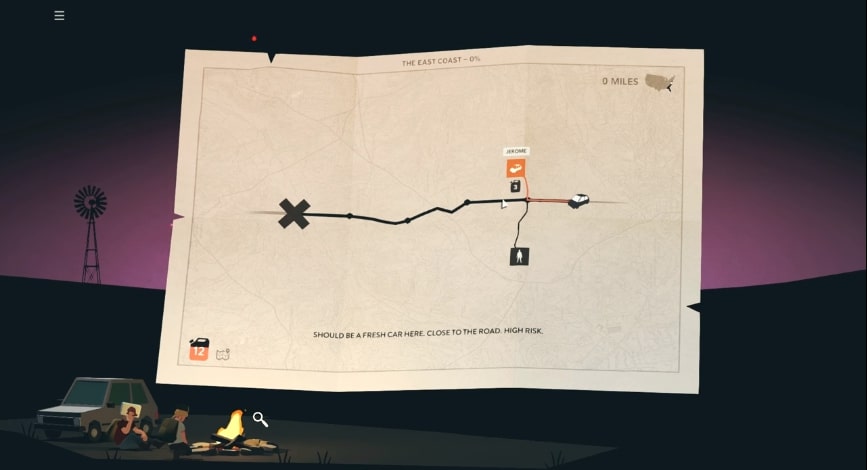Choose the survivor destination marker
Viewport: 867px width, 470px height.
(518, 256)
